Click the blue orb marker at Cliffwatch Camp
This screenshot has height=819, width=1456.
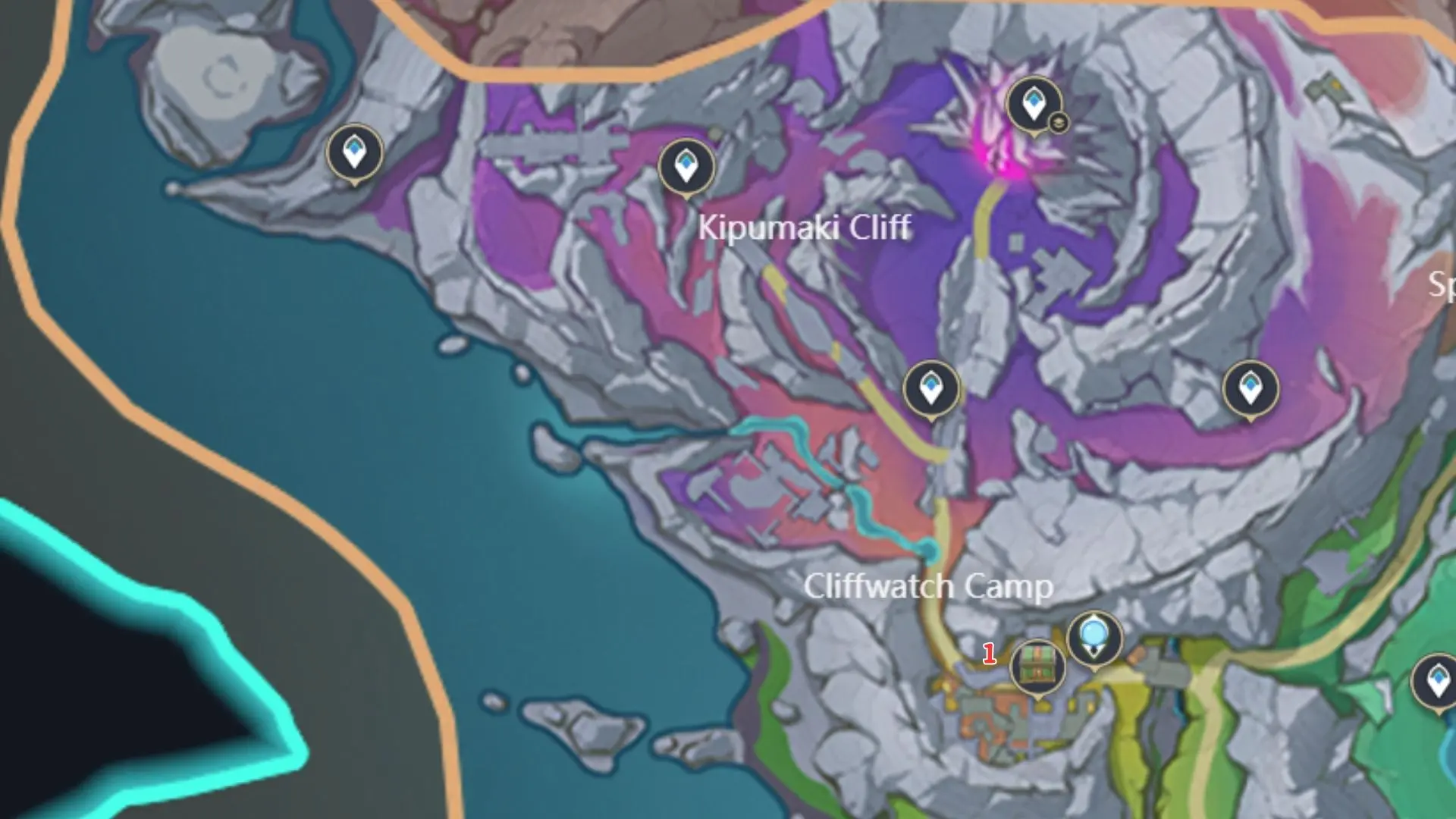(x=1094, y=637)
